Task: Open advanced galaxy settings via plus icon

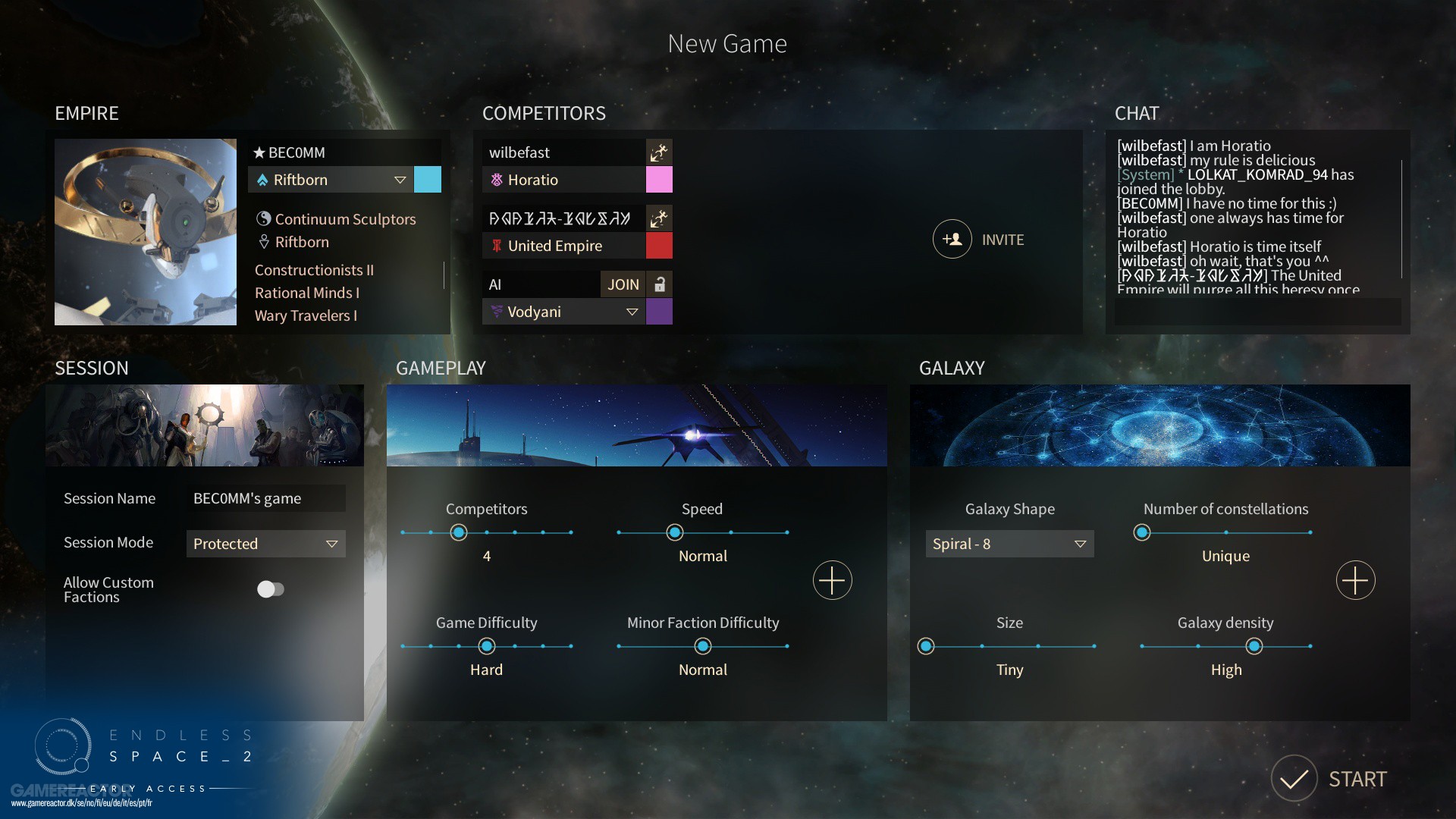Action: tap(1356, 580)
